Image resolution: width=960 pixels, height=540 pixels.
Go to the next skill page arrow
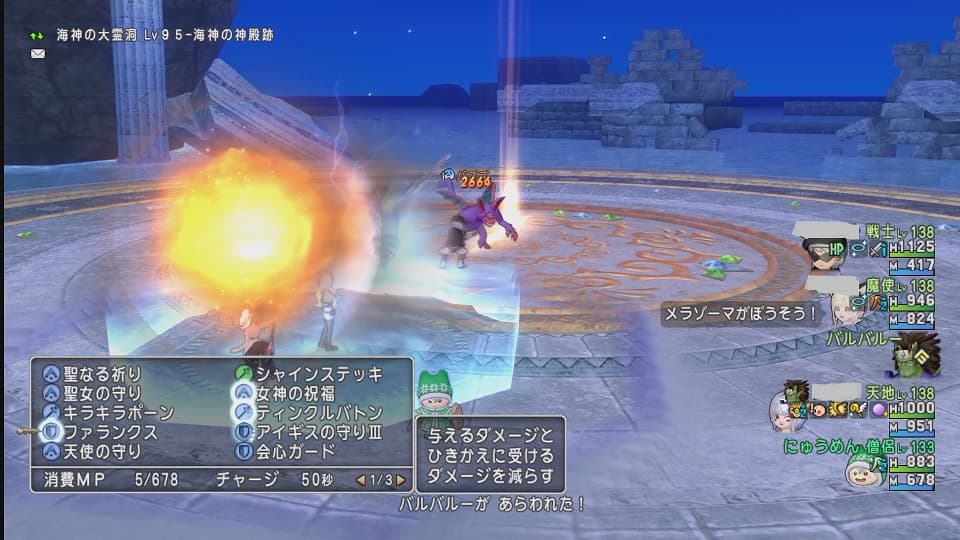click(x=400, y=480)
